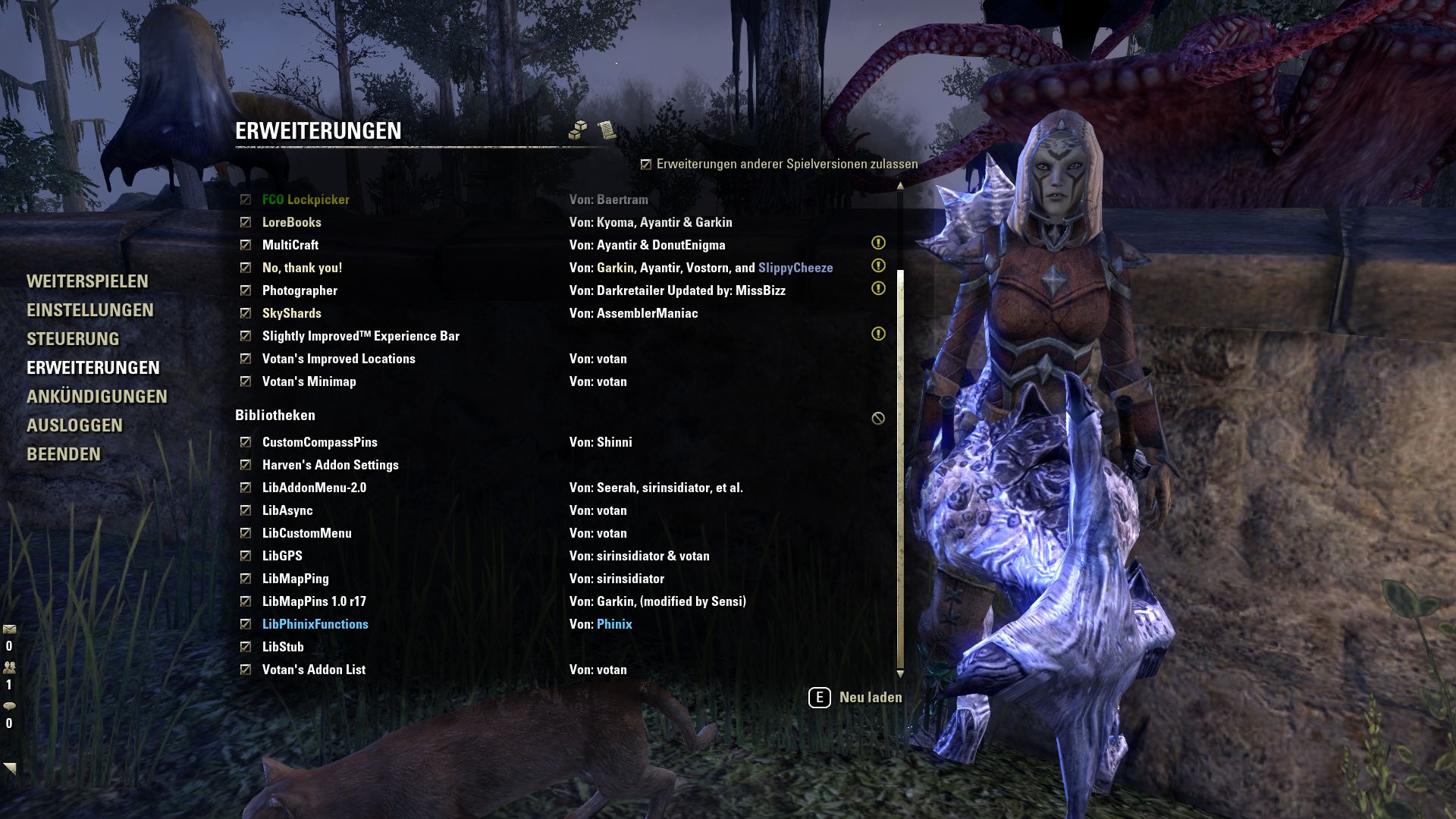Click the prohibited circle icon near Bibliotheken
The image size is (1456, 819).
pyautogui.click(x=878, y=417)
